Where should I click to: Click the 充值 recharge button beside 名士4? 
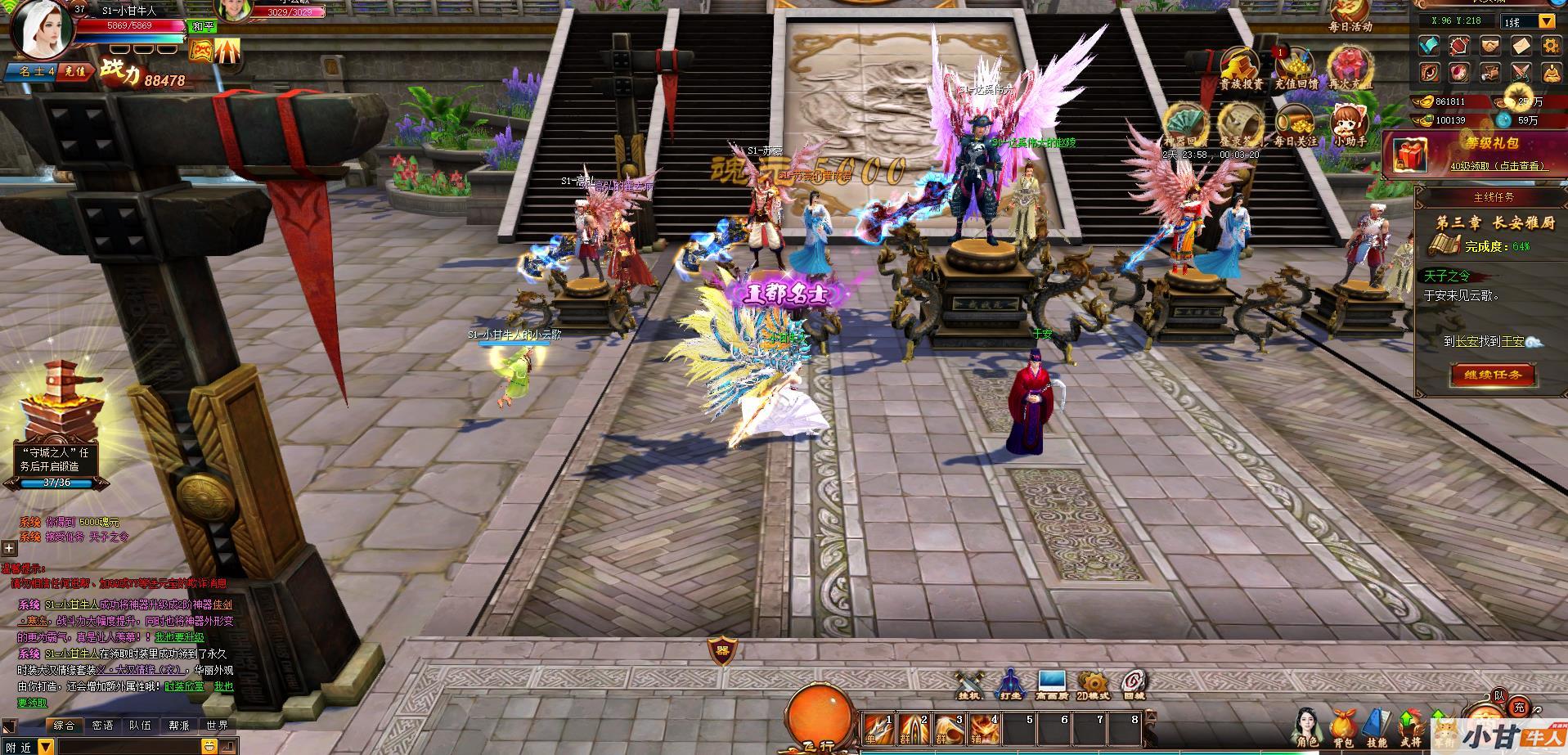74,71
